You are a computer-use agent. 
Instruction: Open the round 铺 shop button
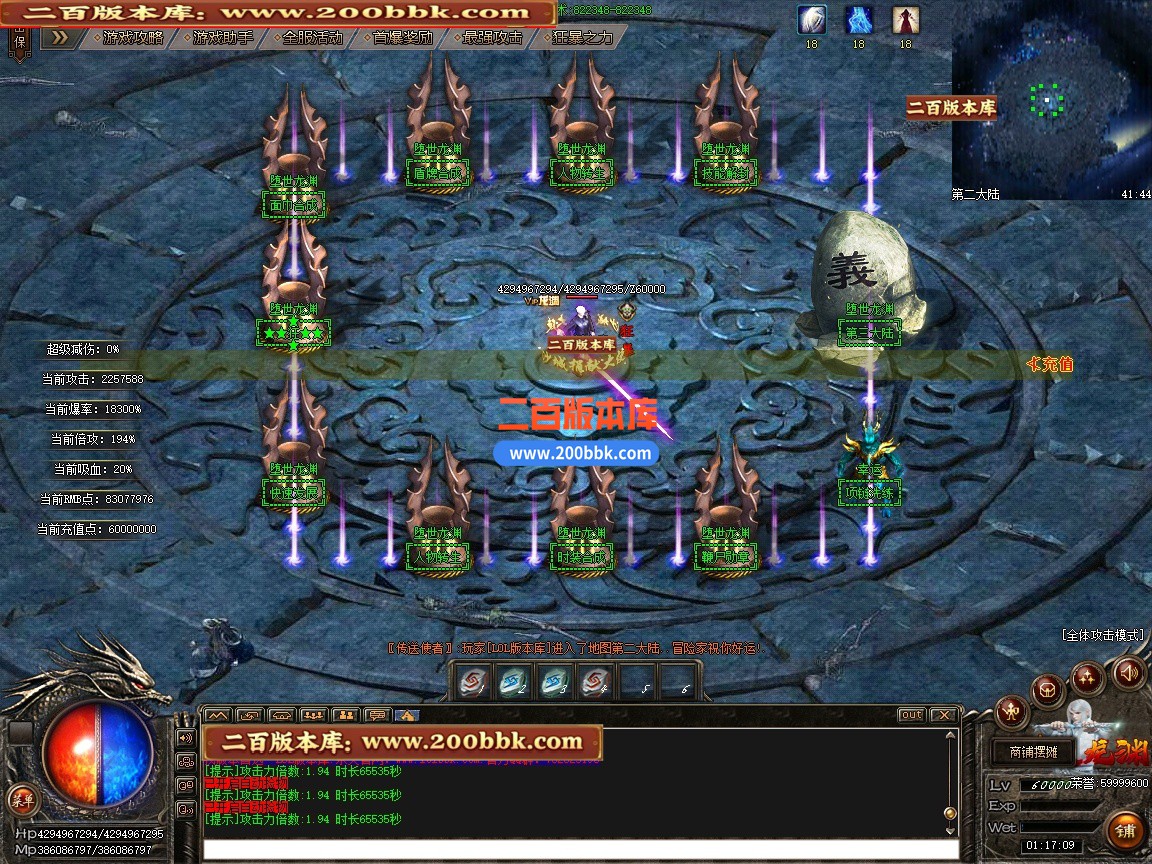click(1126, 829)
